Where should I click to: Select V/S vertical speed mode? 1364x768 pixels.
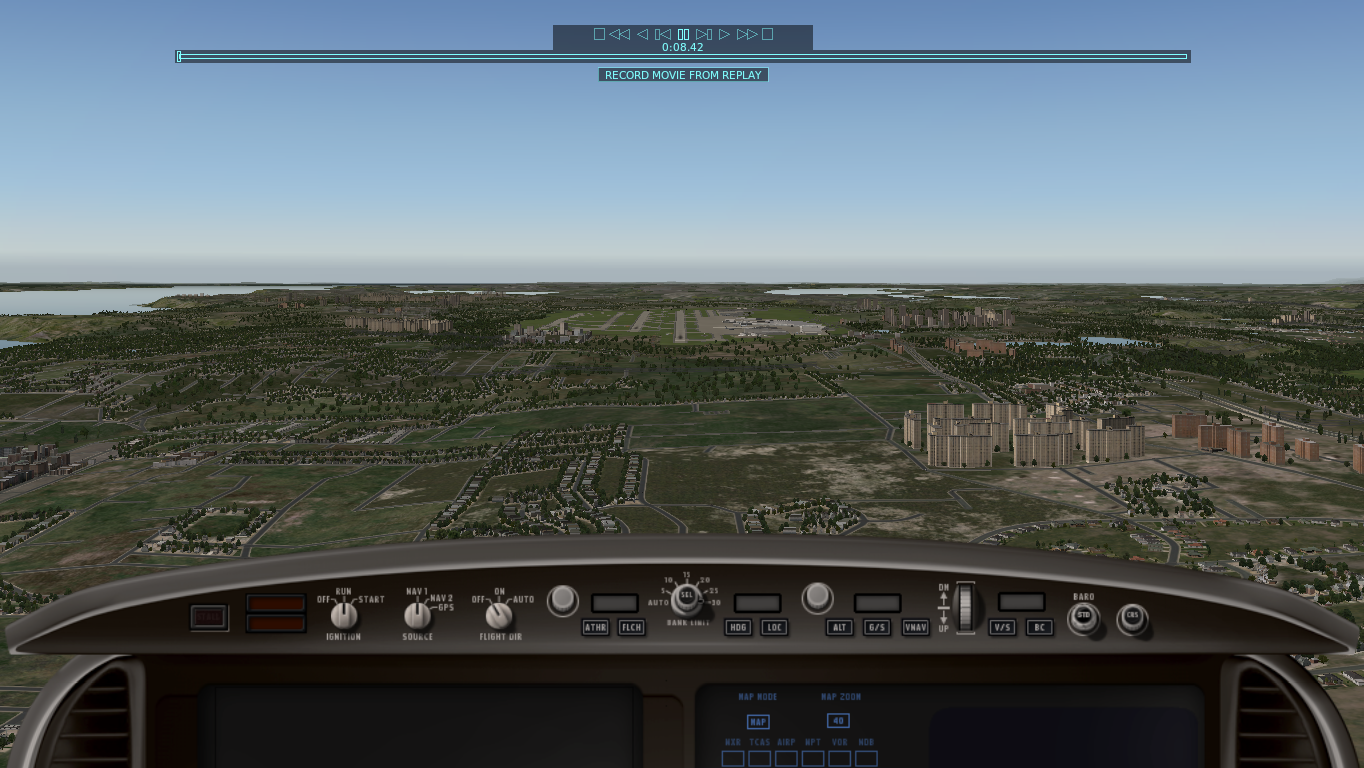point(1002,627)
